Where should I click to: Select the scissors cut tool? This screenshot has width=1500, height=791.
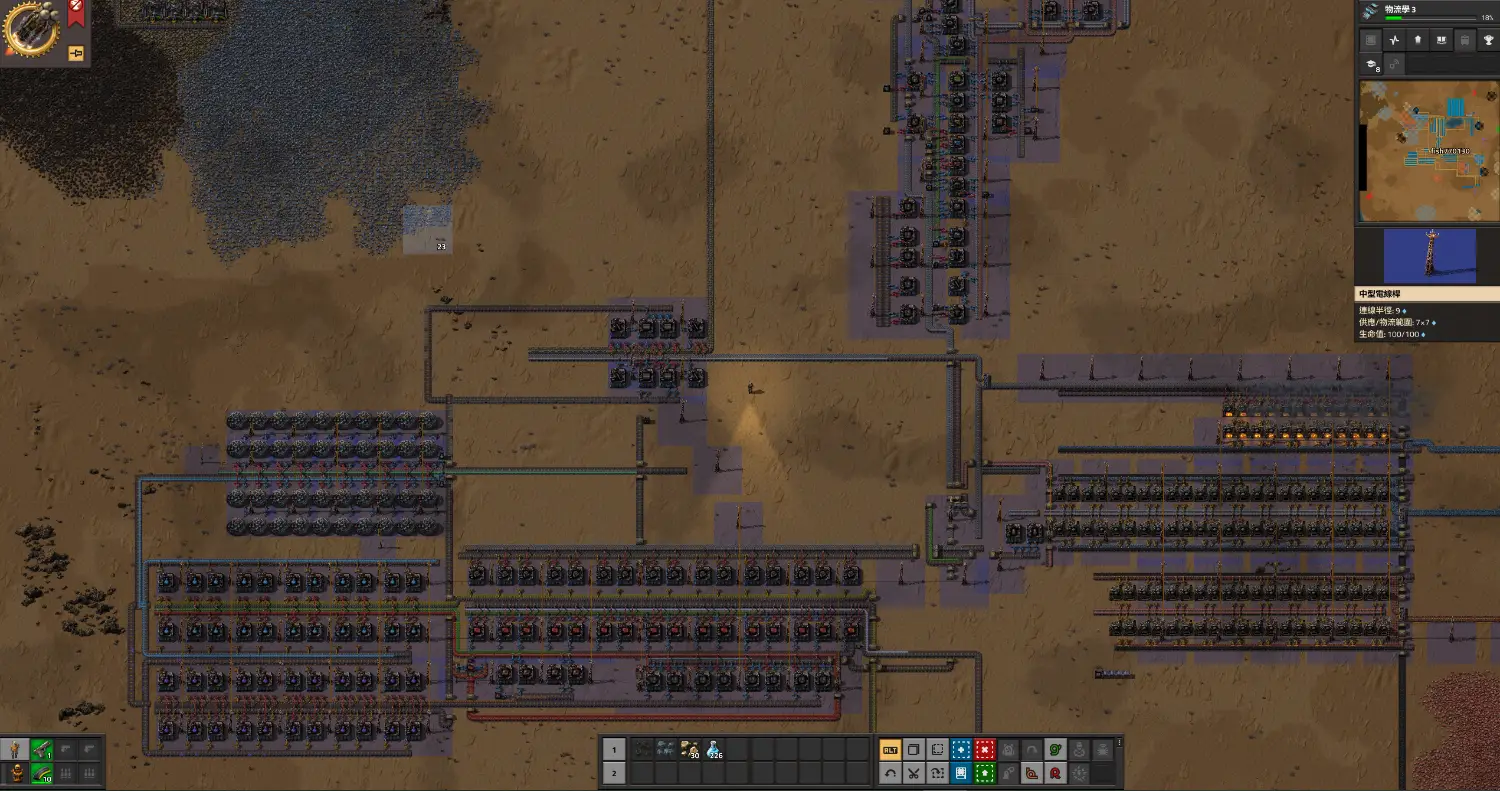[913, 773]
